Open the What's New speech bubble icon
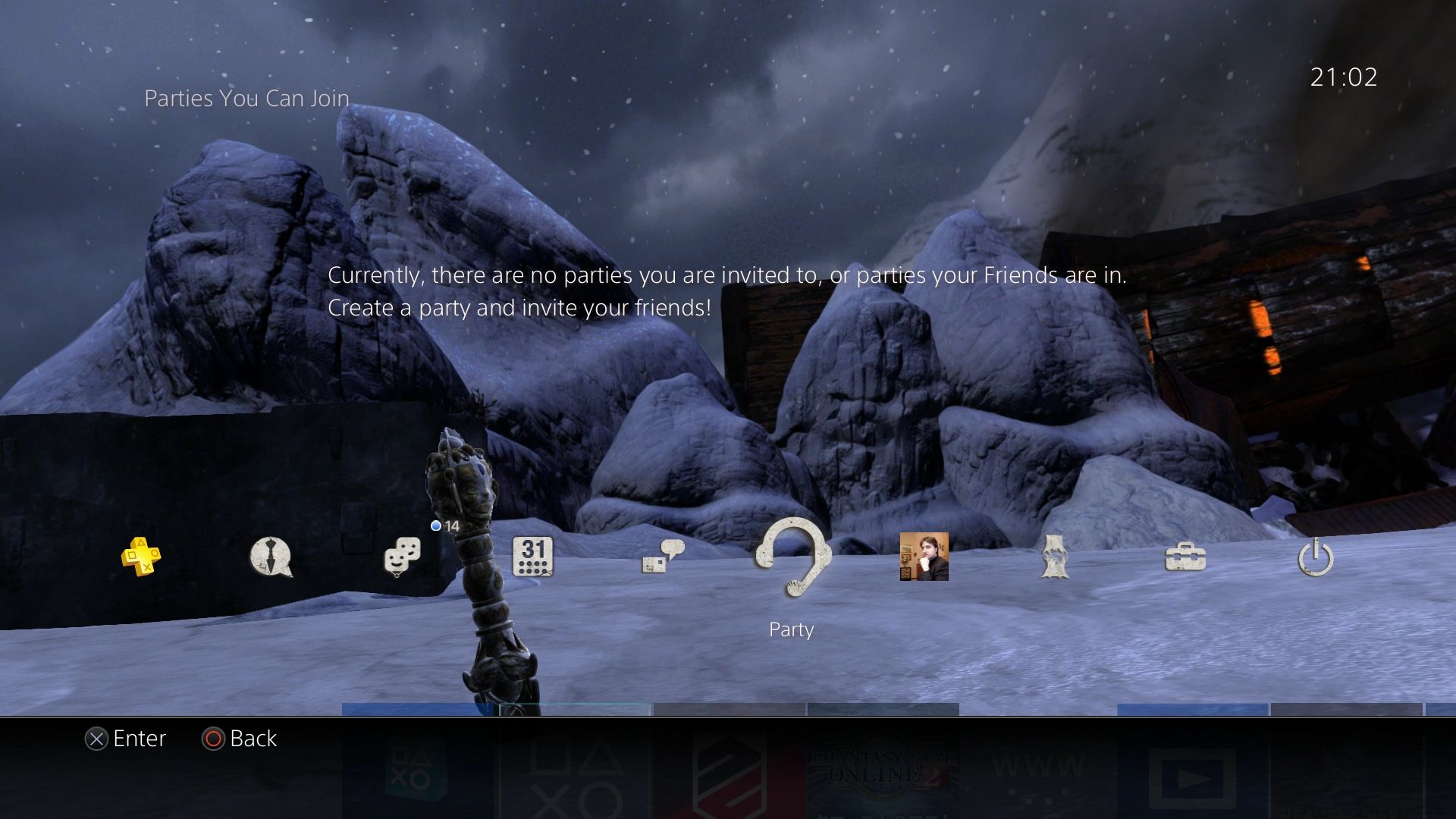Image resolution: width=1456 pixels, height=819 pixels. pyautogui.click(x=271, y=557)
